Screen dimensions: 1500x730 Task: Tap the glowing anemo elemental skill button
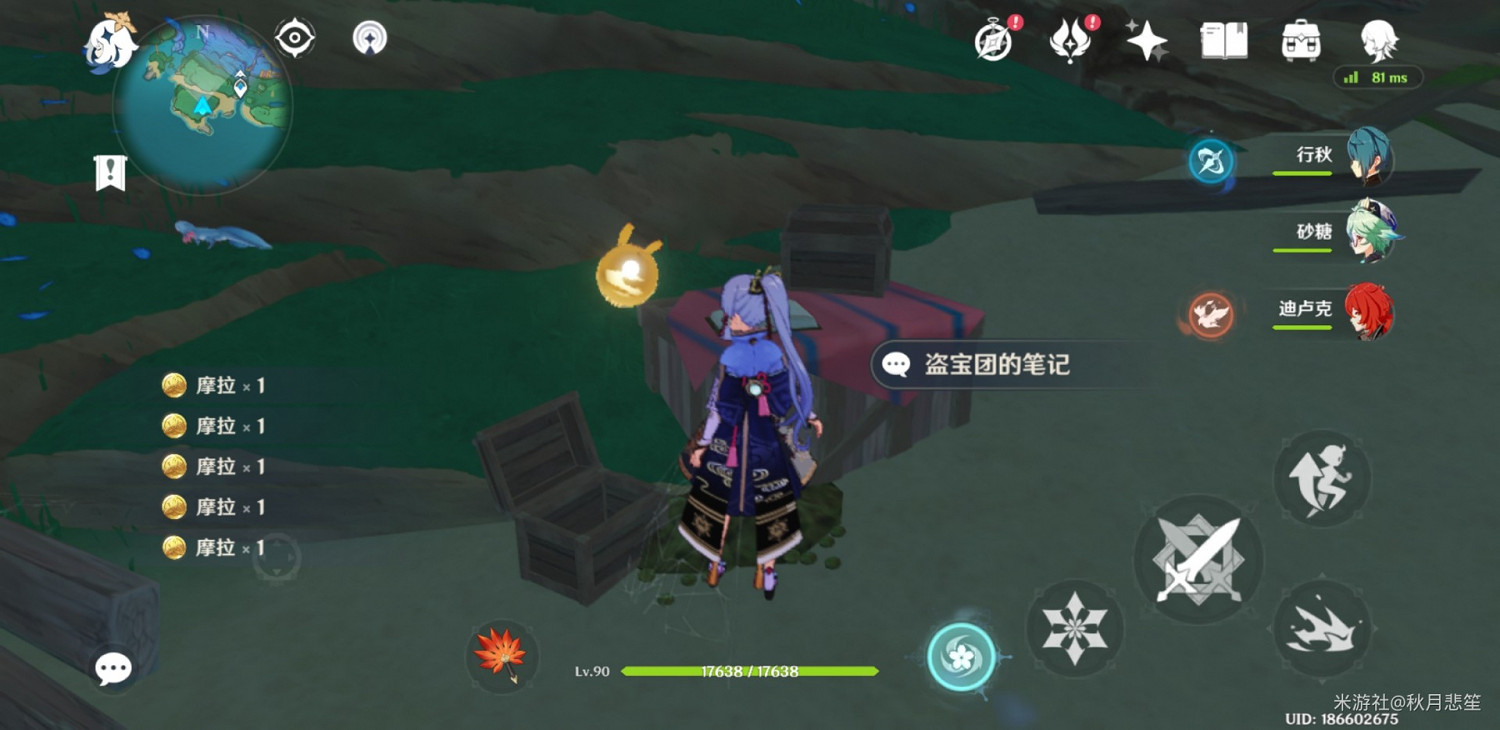point(960,655)
